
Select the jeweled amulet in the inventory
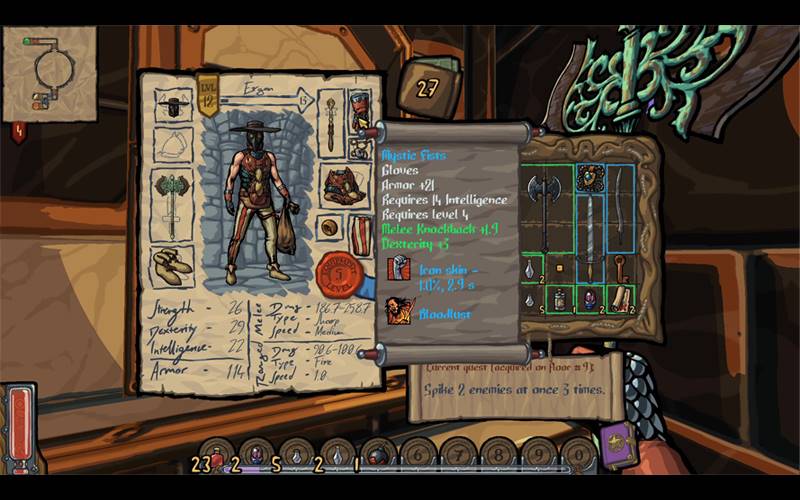[589, 178]
